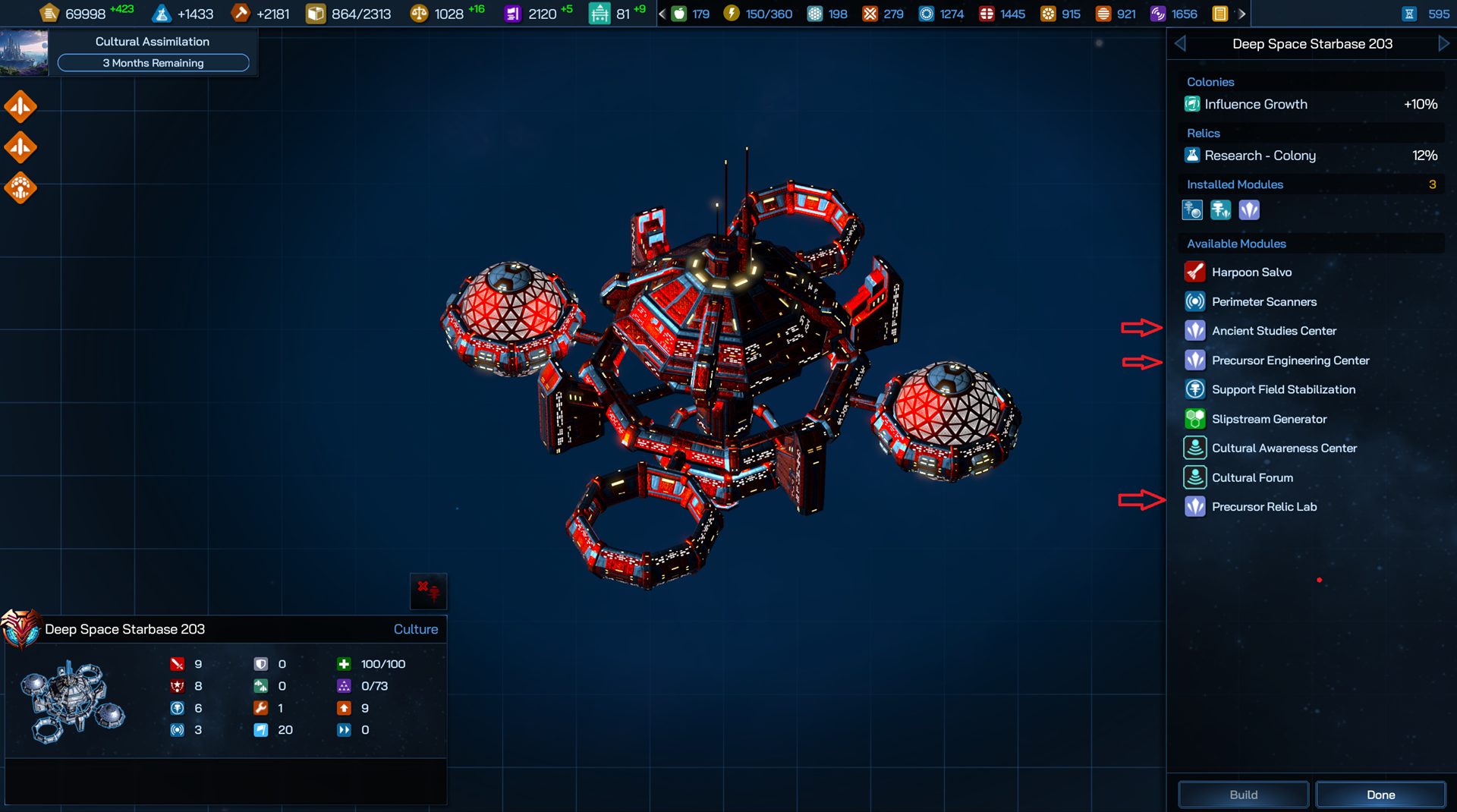Click the Build button

1243,795
